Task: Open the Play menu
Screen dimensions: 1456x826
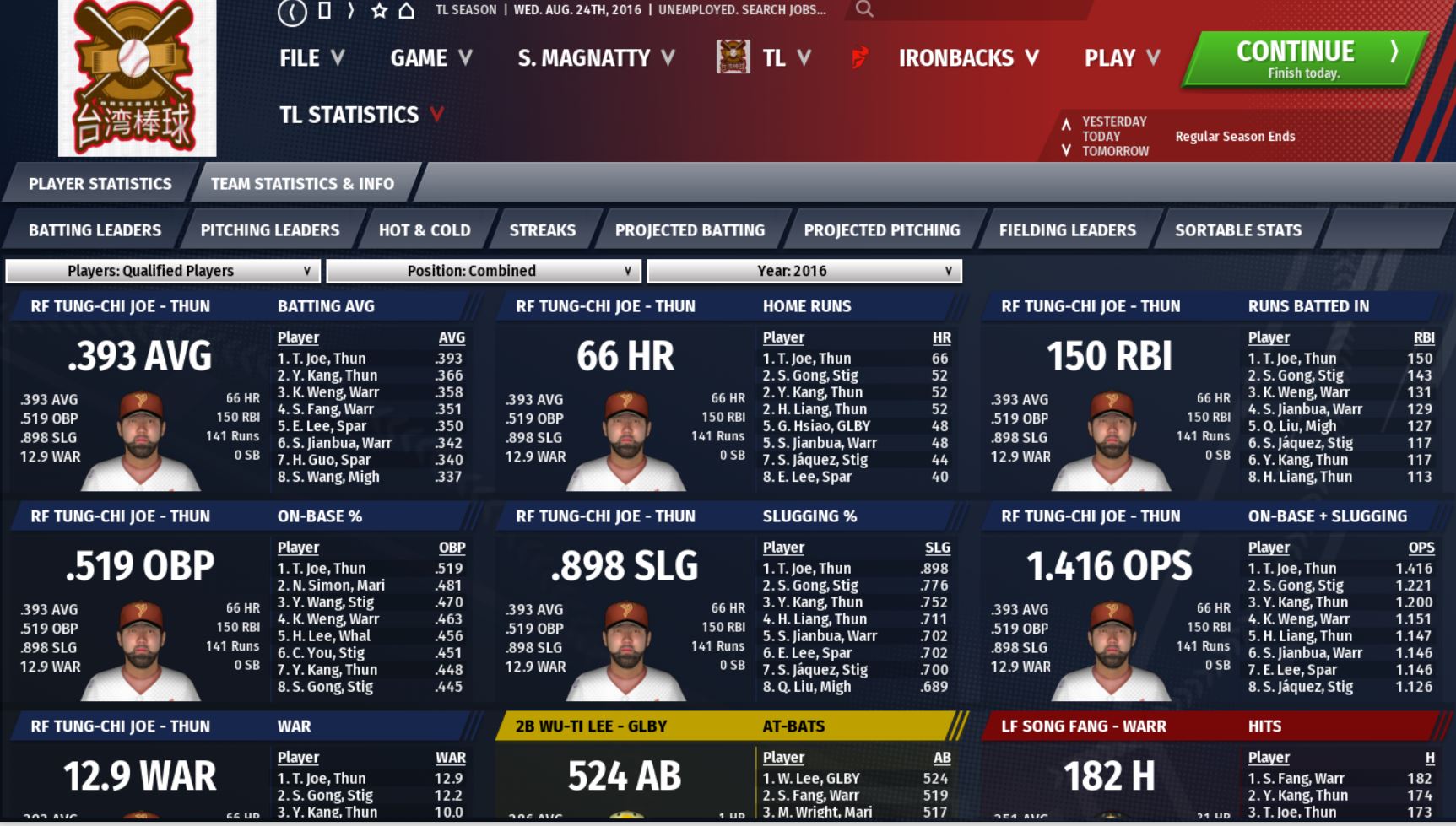Action: [x=1122, y=58]
